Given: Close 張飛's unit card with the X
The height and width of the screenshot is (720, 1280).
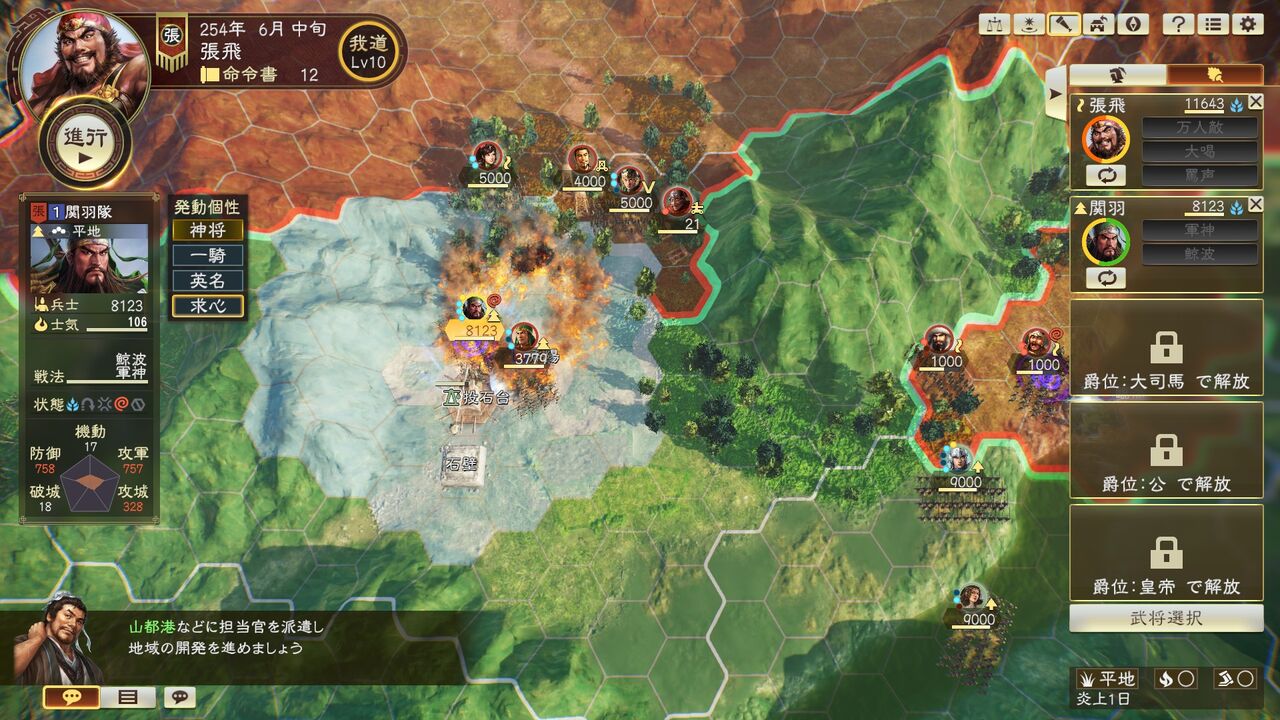Looking at the screenshot, I should pos(1257,102).
